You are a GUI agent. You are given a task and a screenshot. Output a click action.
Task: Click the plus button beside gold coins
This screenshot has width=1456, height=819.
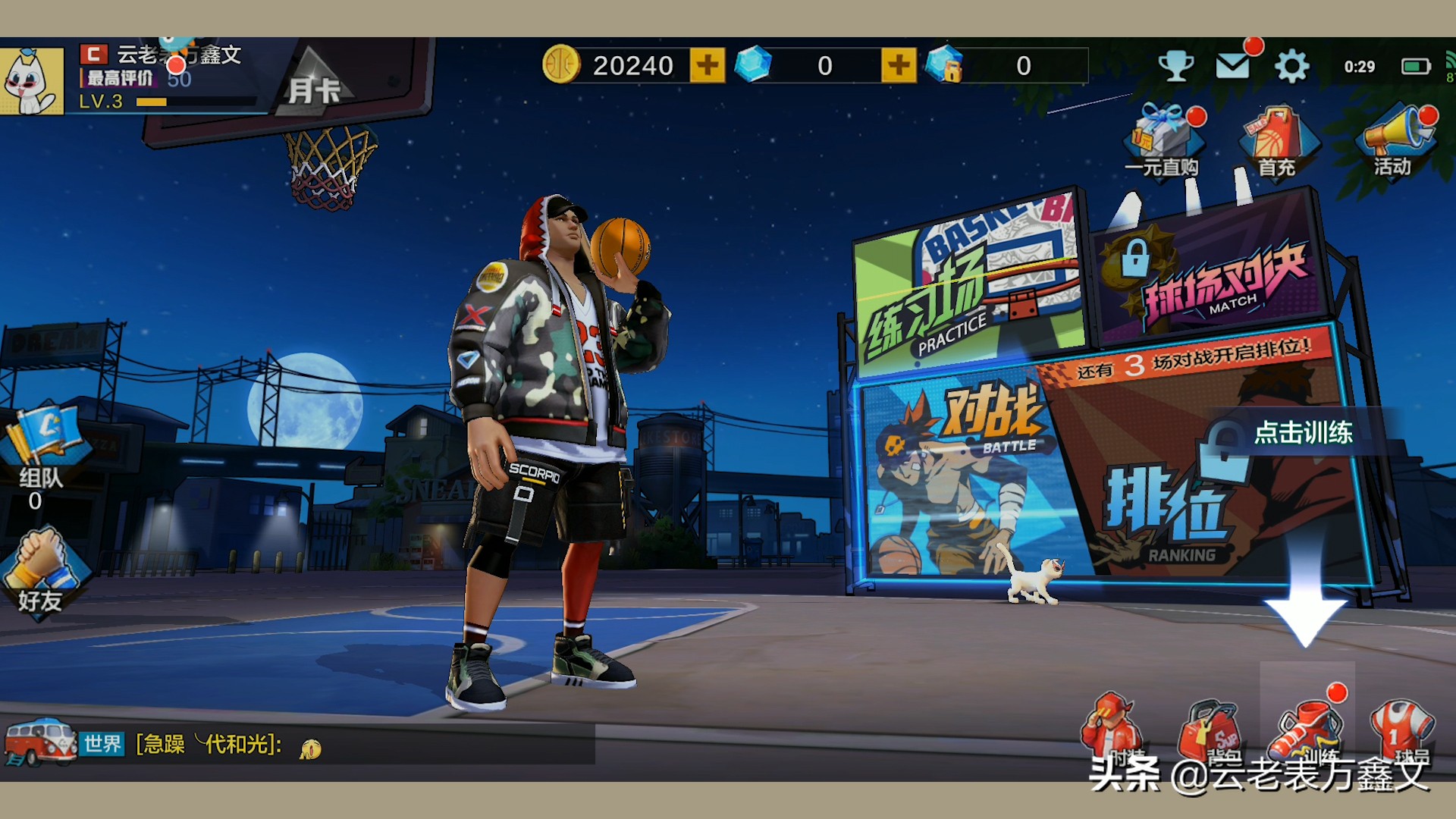coord(707,66)
